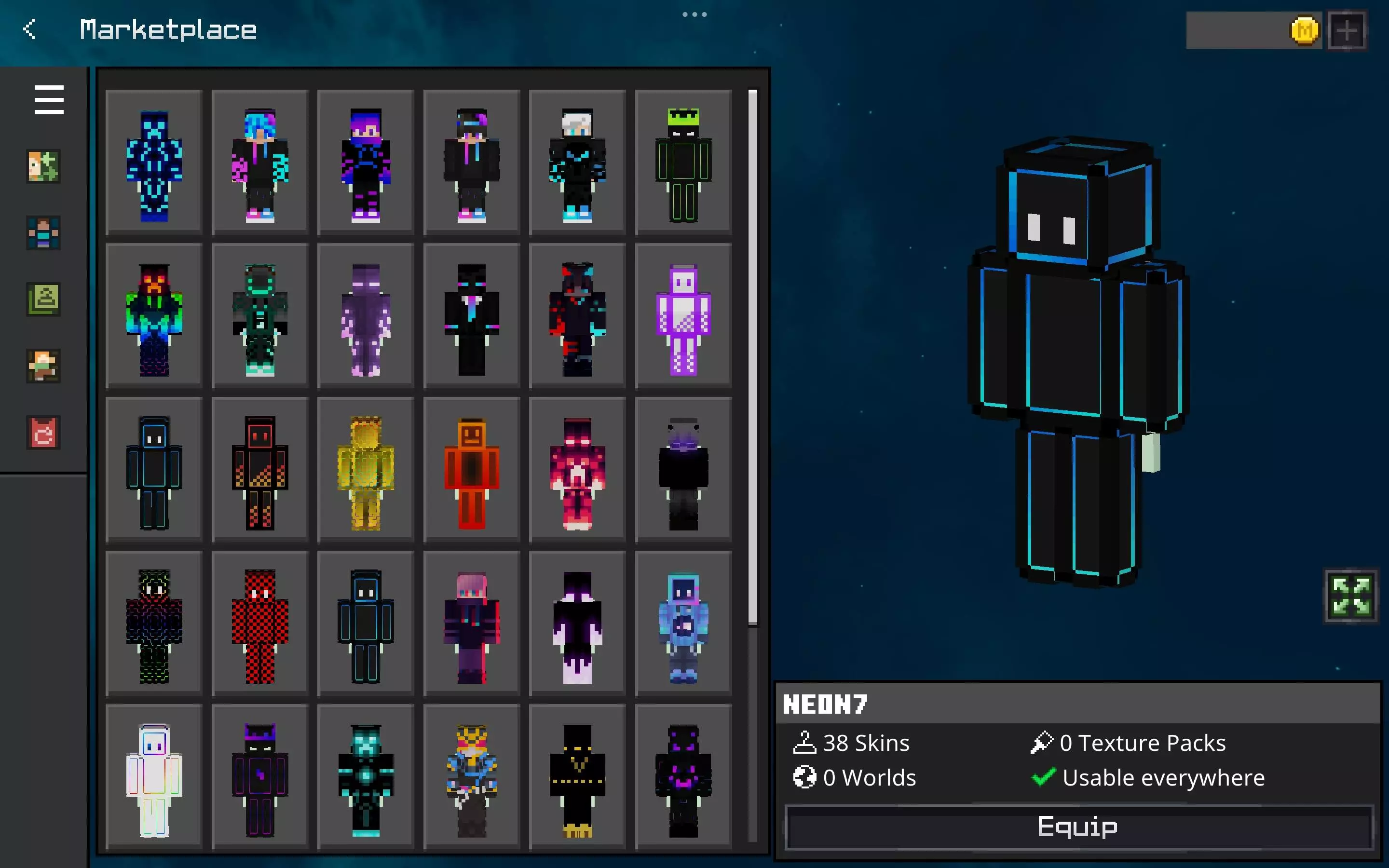The height and width of the screenshot is (868, 1389).
Task: Click the skin list scrollbar
Action: 752,356
